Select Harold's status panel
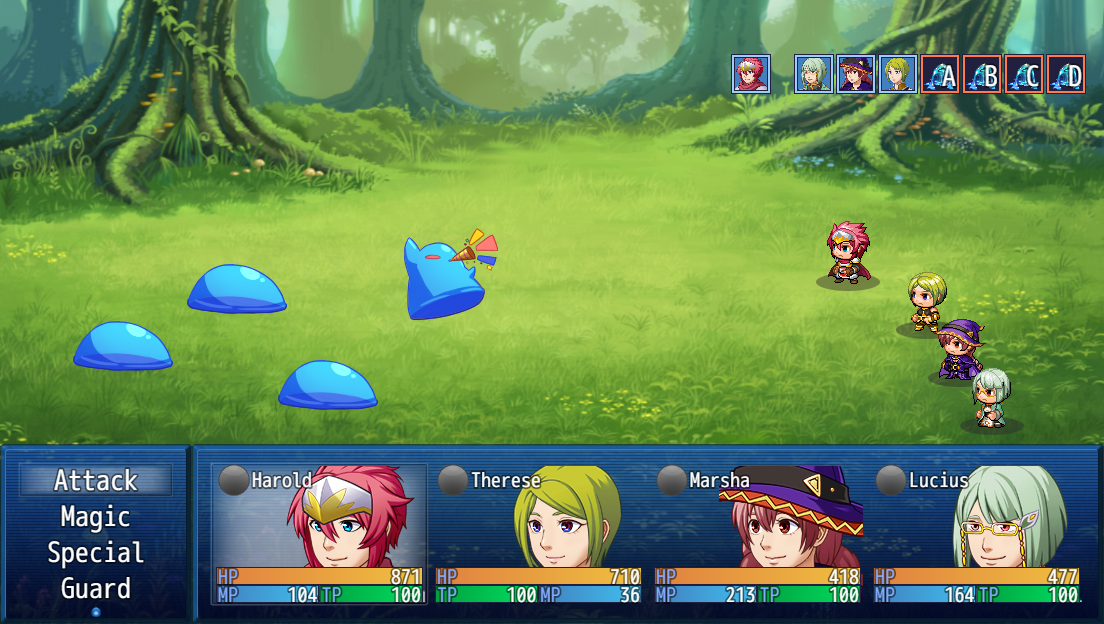The image size is (1104, 624). [320, 534]
